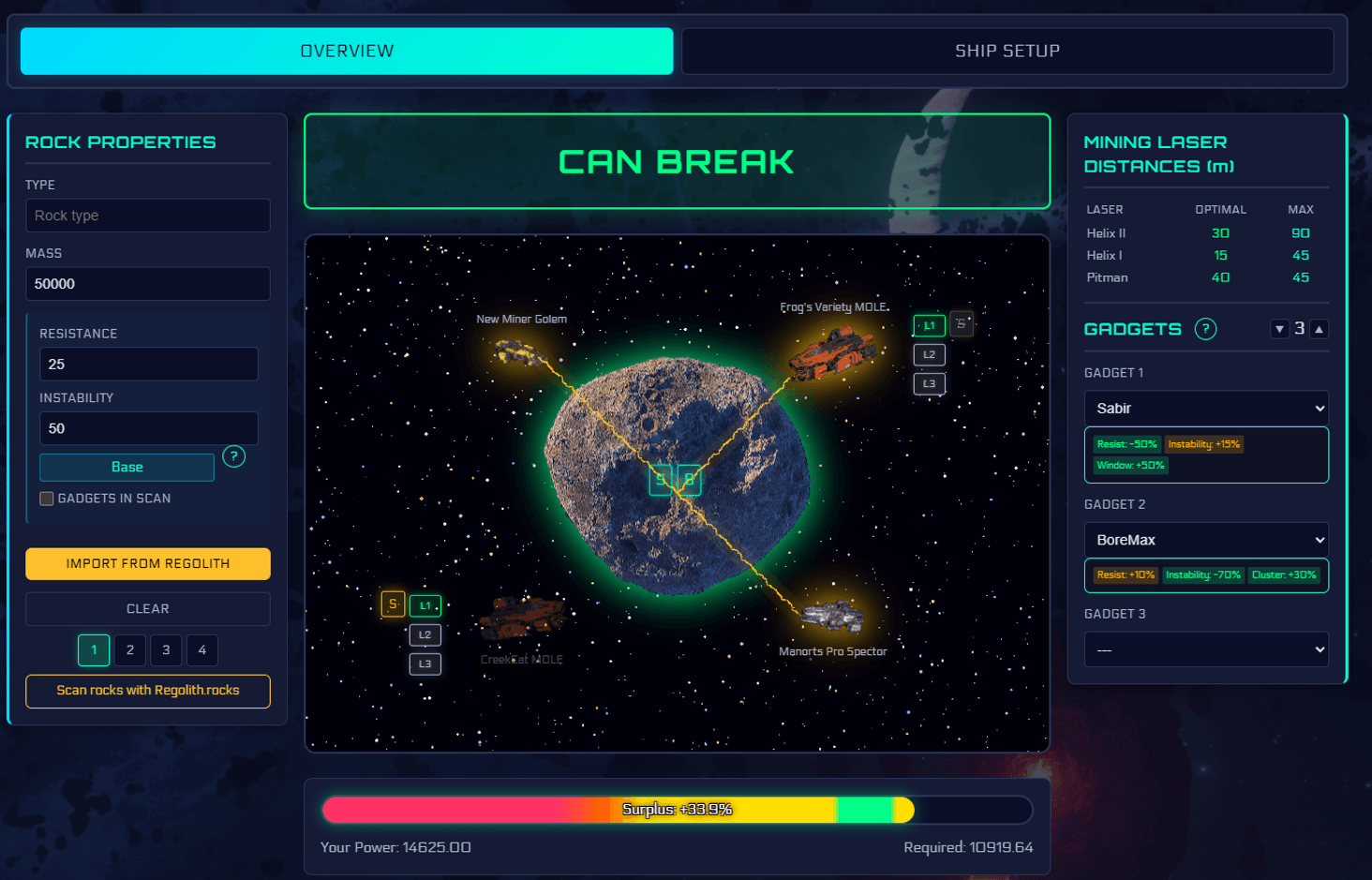
Task: Select laser L2 on Creekcat MOLE
Action: click(x=425, y=634)
